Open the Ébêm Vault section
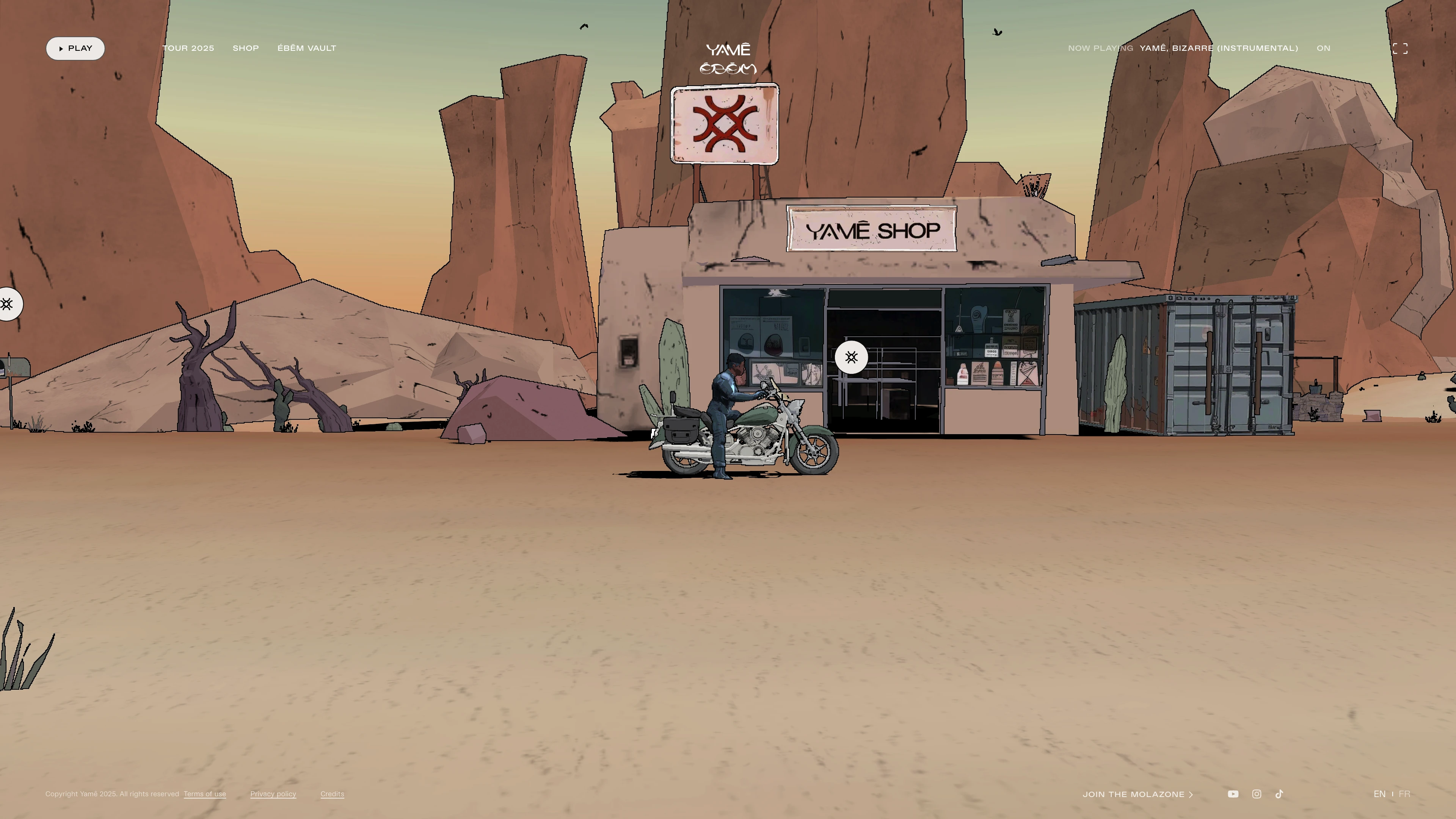 pos(307,49)
